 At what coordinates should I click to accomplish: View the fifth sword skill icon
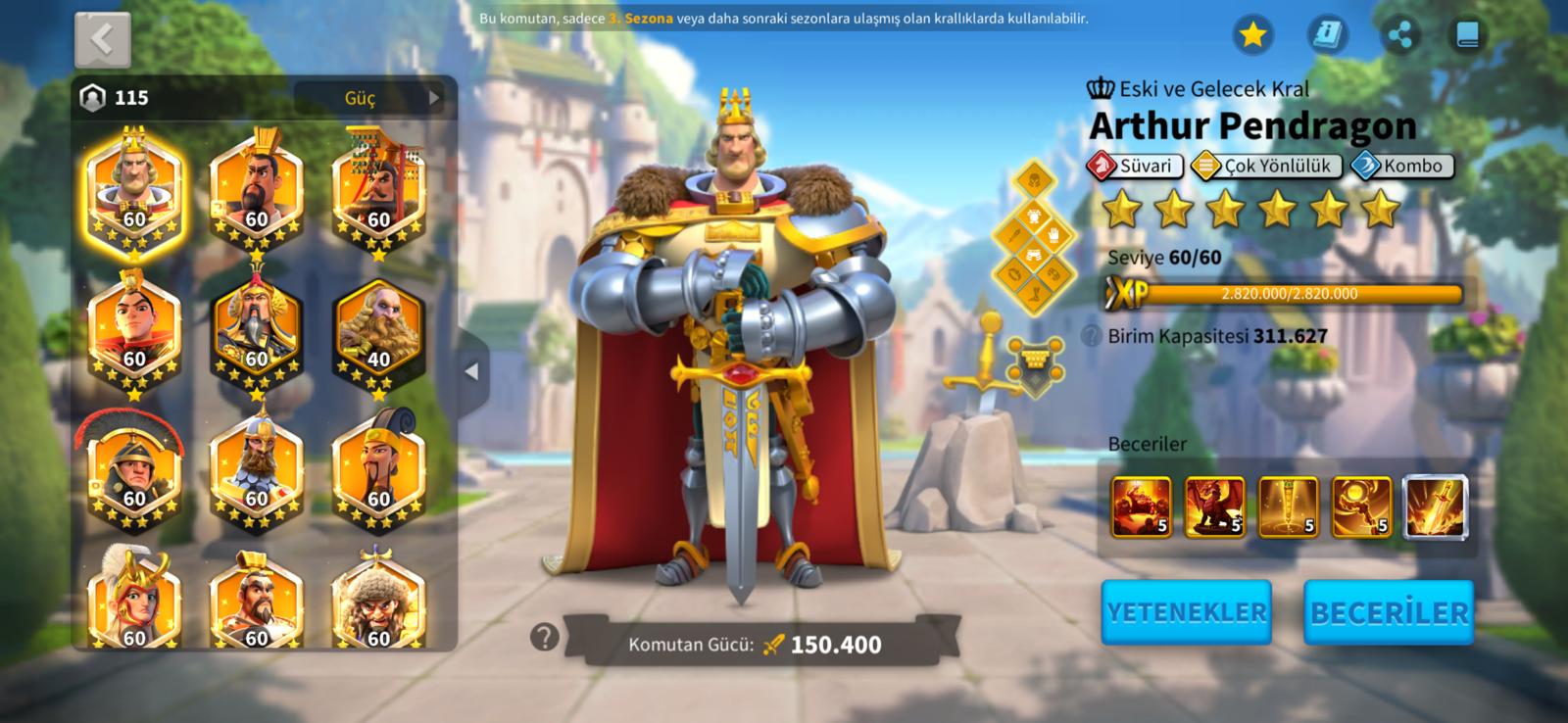(x=1436, y=506)
